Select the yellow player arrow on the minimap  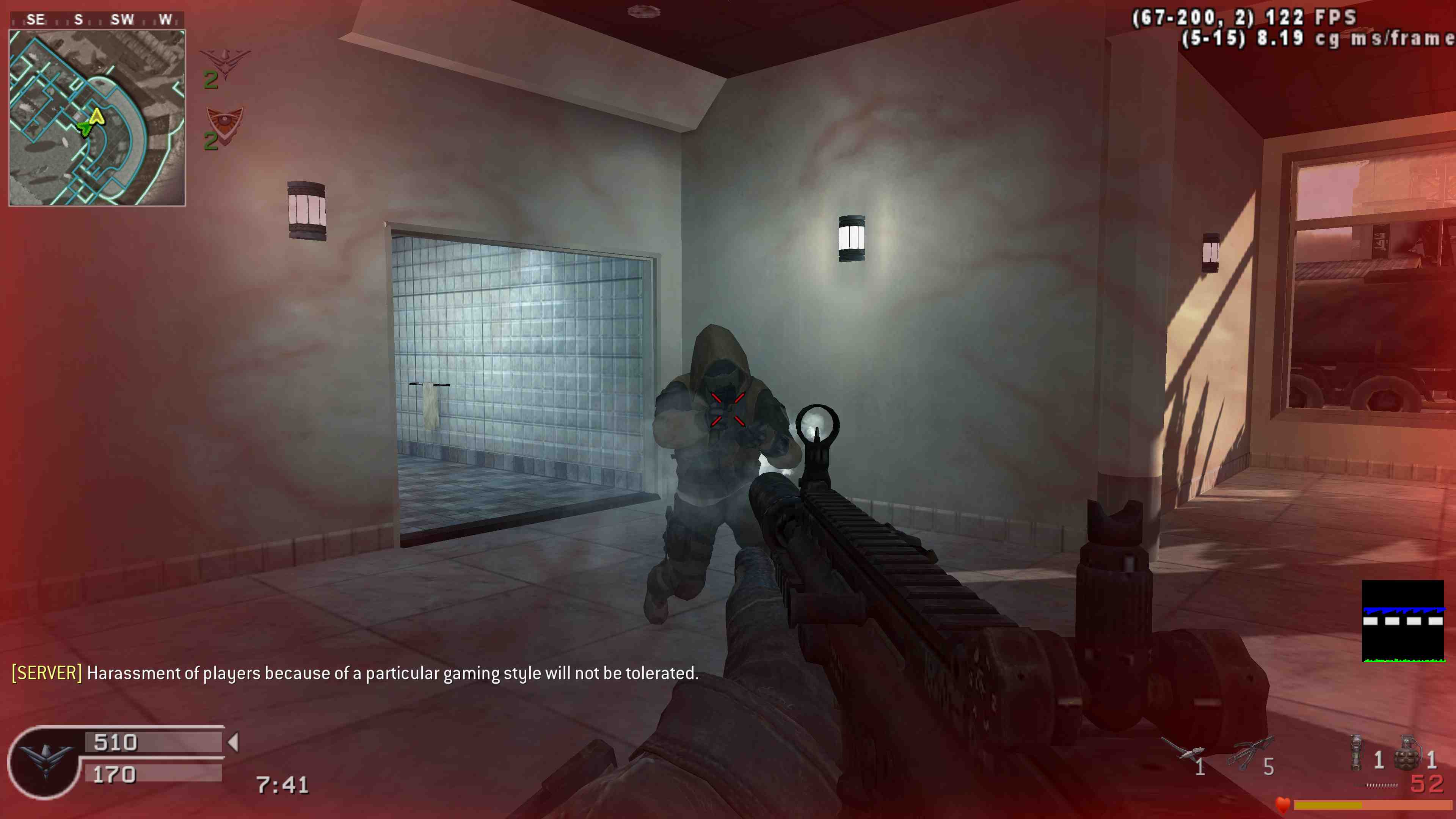(97, 116)
